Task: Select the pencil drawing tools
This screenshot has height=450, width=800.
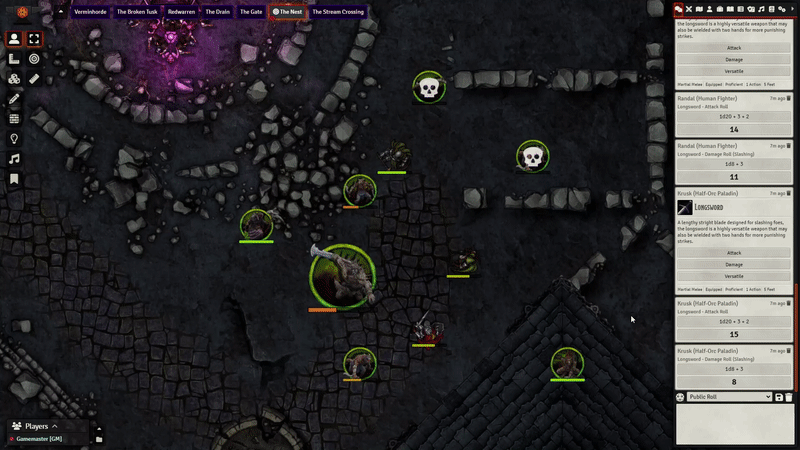Action: (x=14, y=99)
